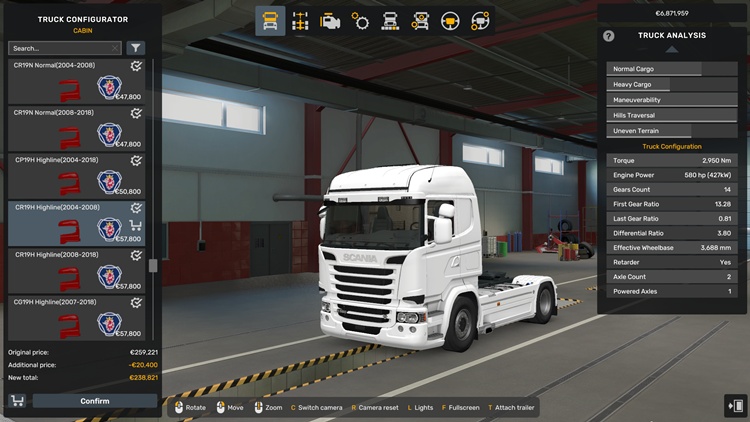
Task: Open the filter options next to search
Action: 136,48
